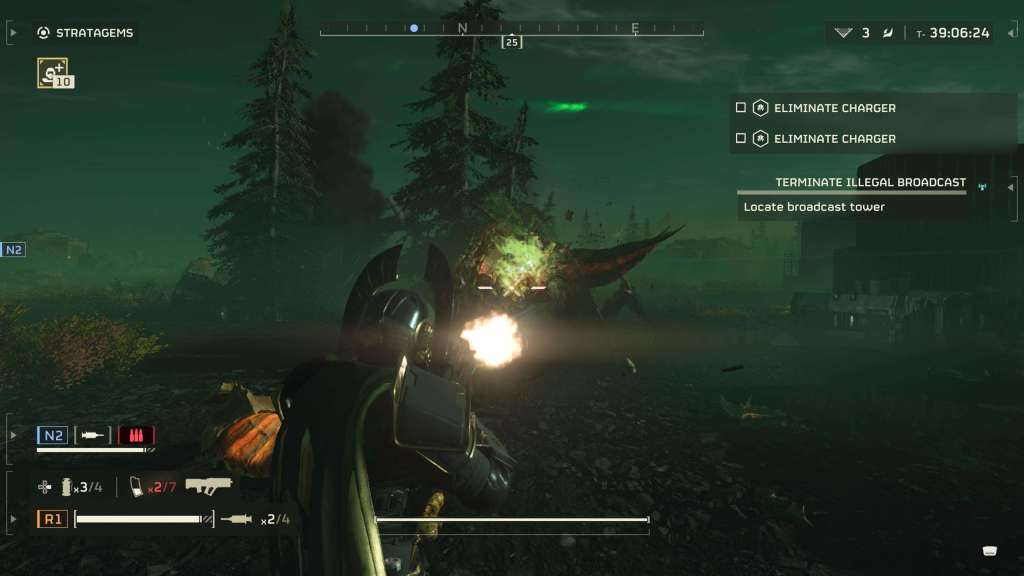This screenshot has height=576, width=1024.
Task: Click the red ammo icon beside N2
Action: click(x=136, y=435)
